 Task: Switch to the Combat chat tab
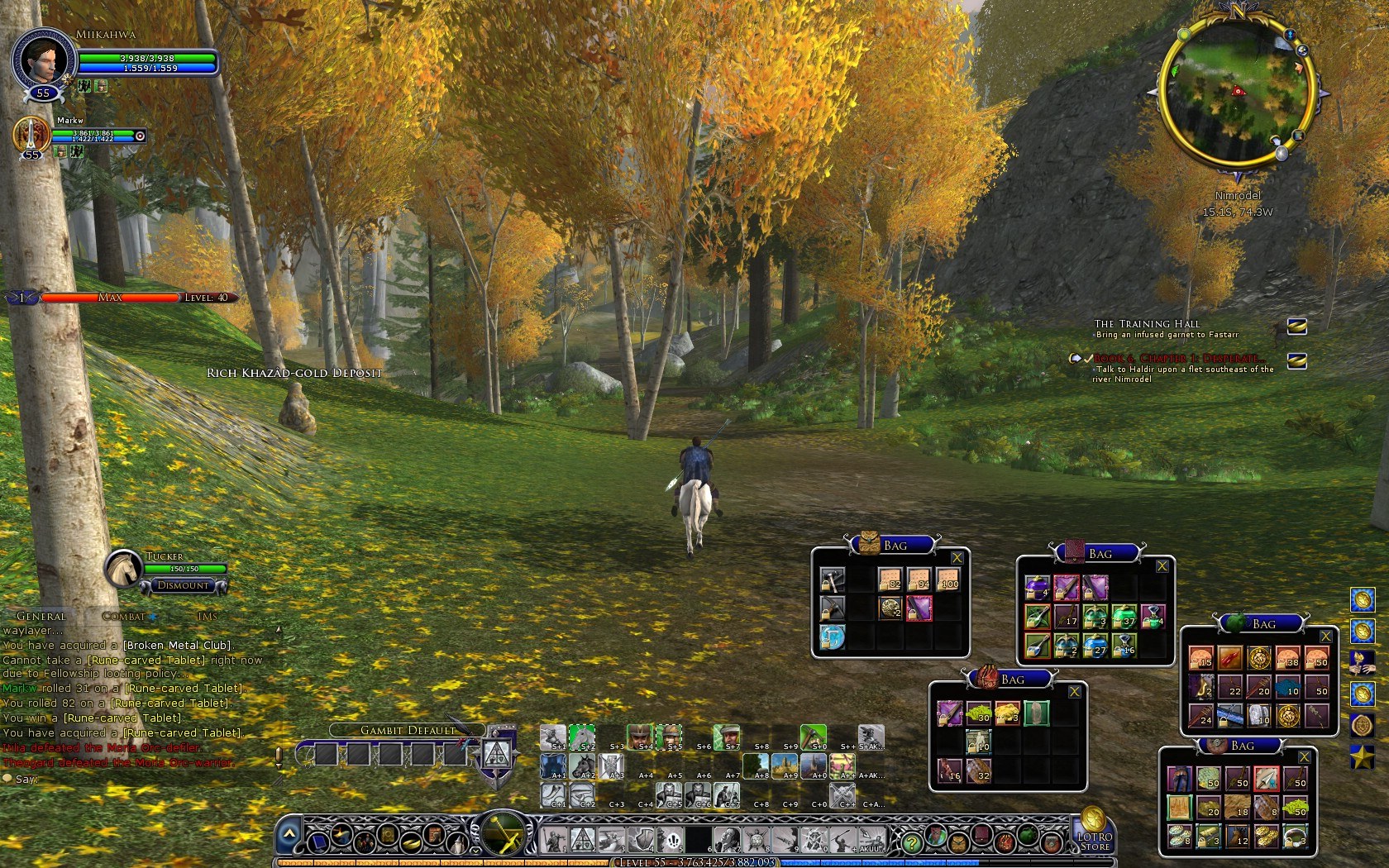coord(125,617)
